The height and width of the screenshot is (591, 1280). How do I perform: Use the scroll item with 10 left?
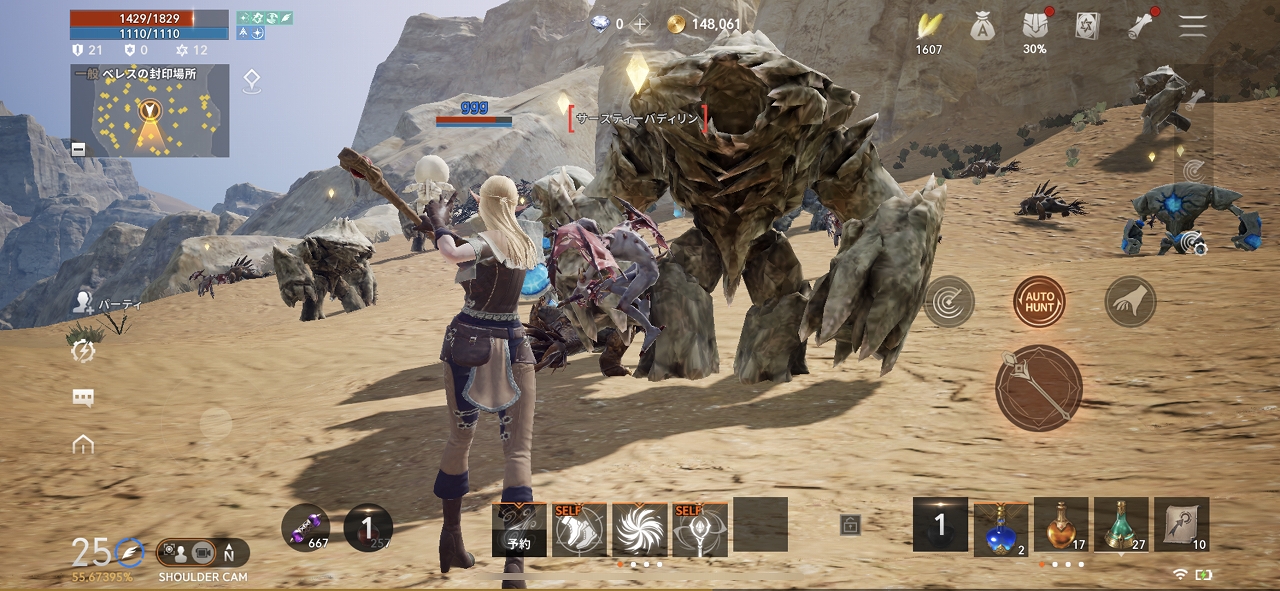pos(1181,525)
